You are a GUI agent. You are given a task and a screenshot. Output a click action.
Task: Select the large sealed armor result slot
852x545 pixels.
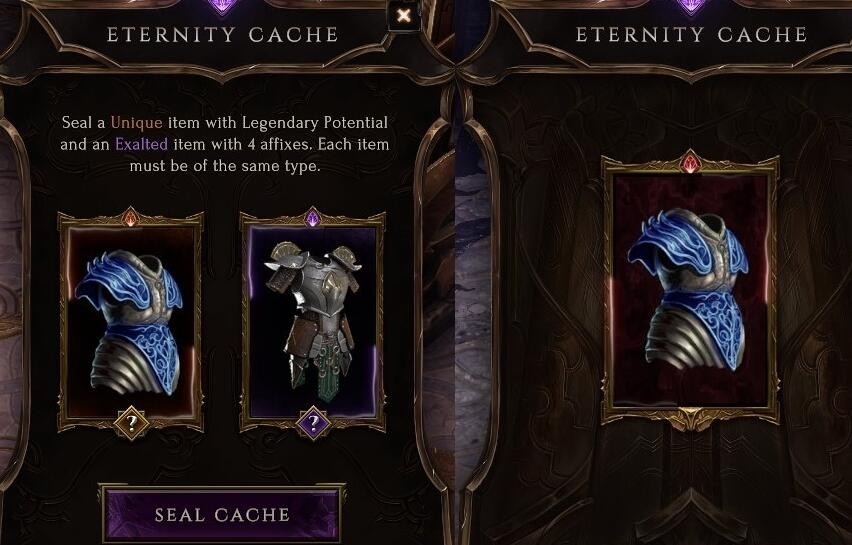(x=690, y=288)
